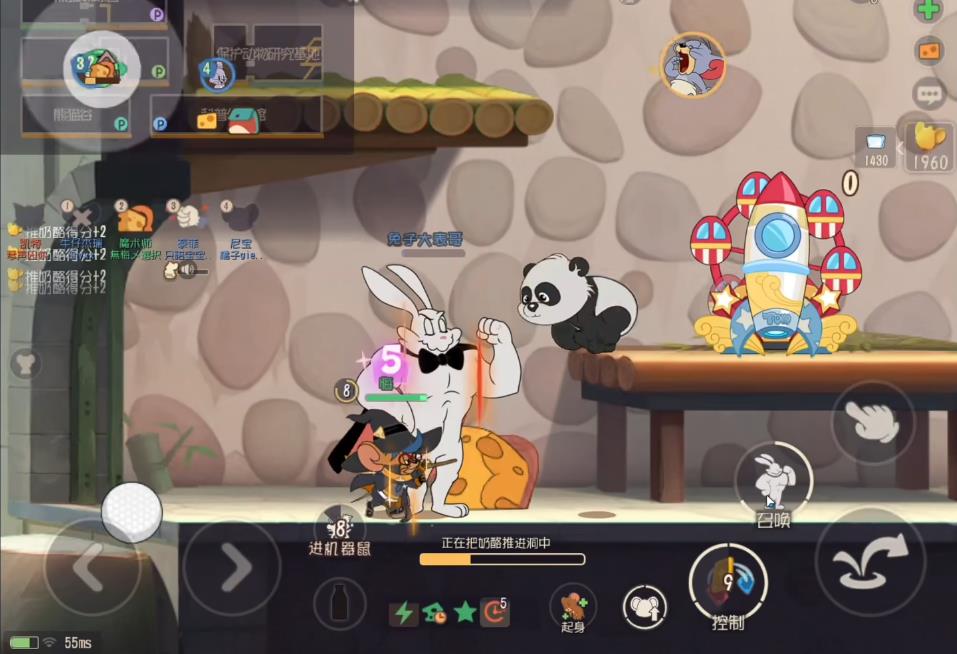Tap the orange cheese icon button
The width and height of the screenshot is (957, 654).
(930, 51)
